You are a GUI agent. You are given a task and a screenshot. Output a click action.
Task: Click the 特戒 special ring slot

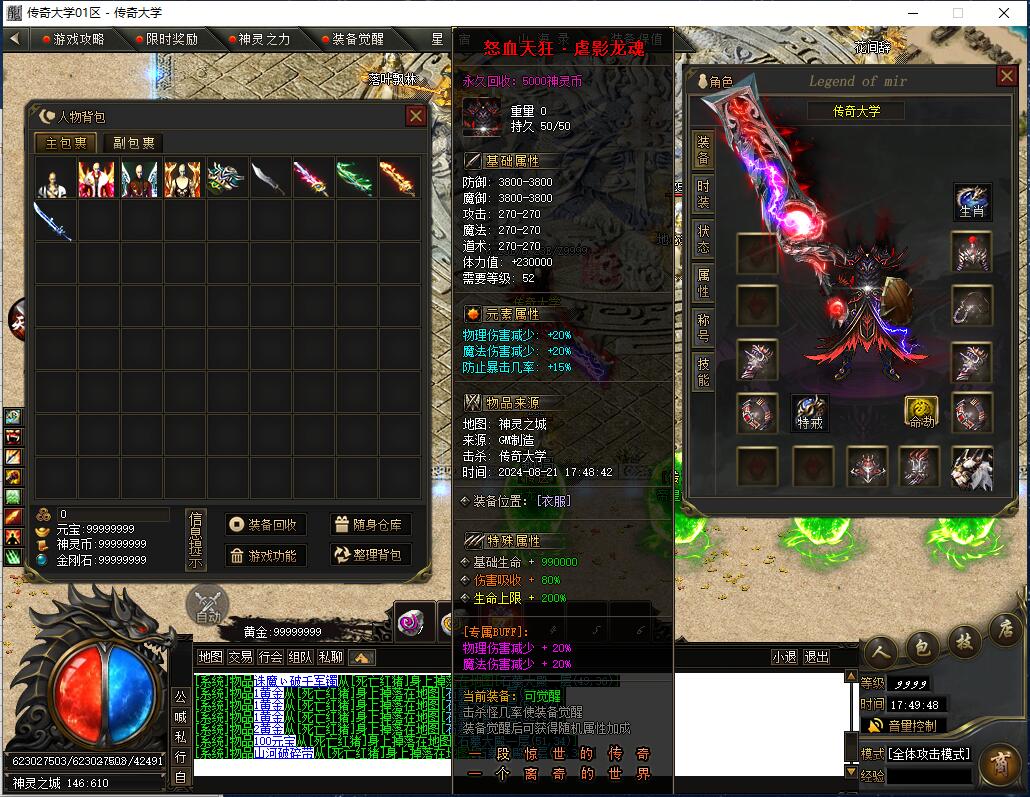[810, 413]
